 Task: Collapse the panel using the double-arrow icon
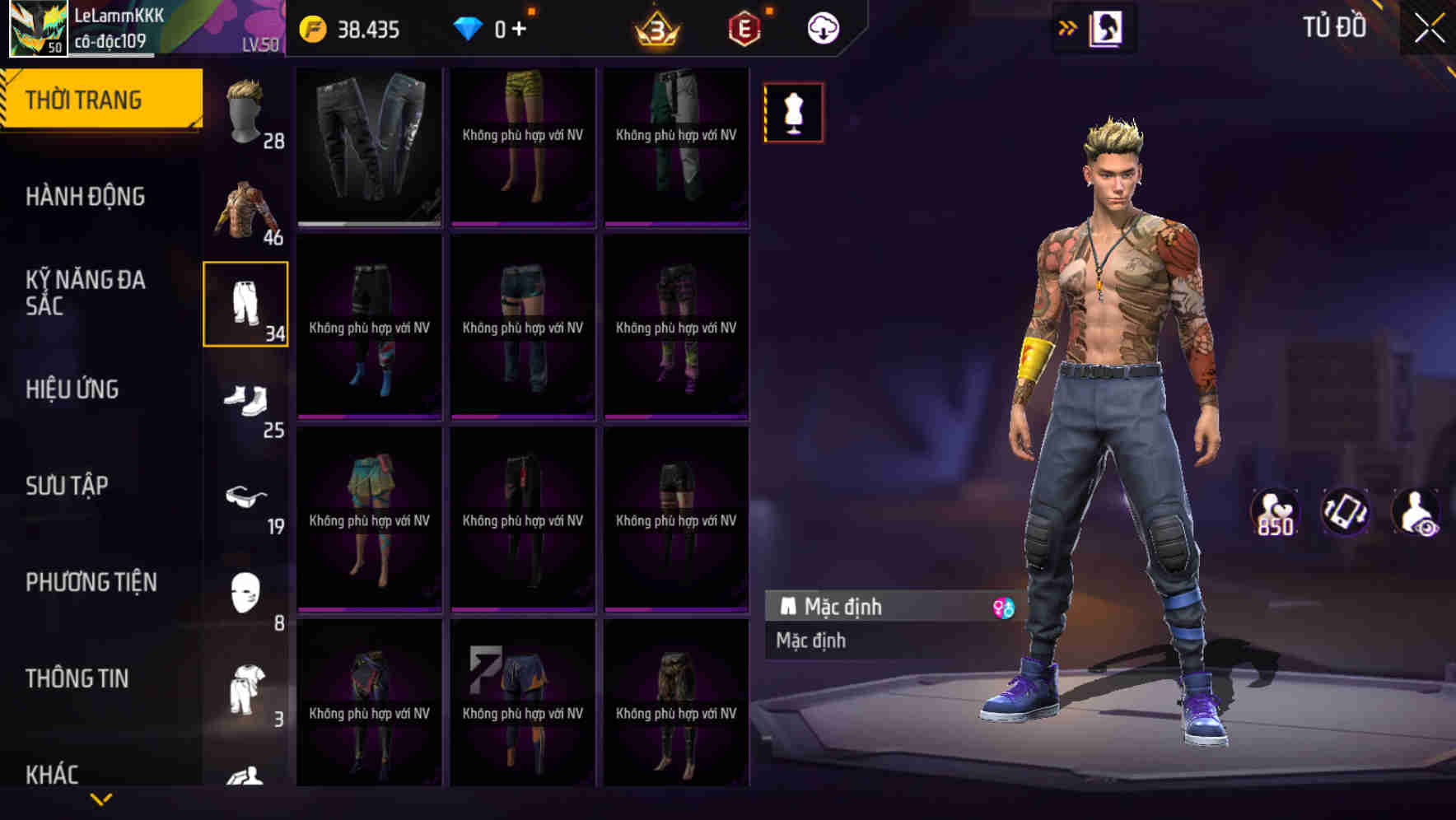coord(1068,26)
